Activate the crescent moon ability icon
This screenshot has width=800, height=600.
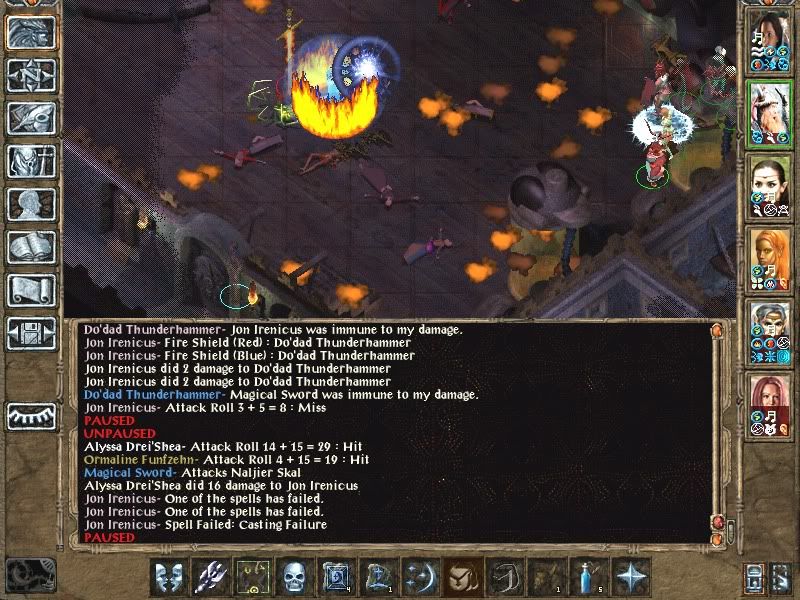tap(420, 577)
